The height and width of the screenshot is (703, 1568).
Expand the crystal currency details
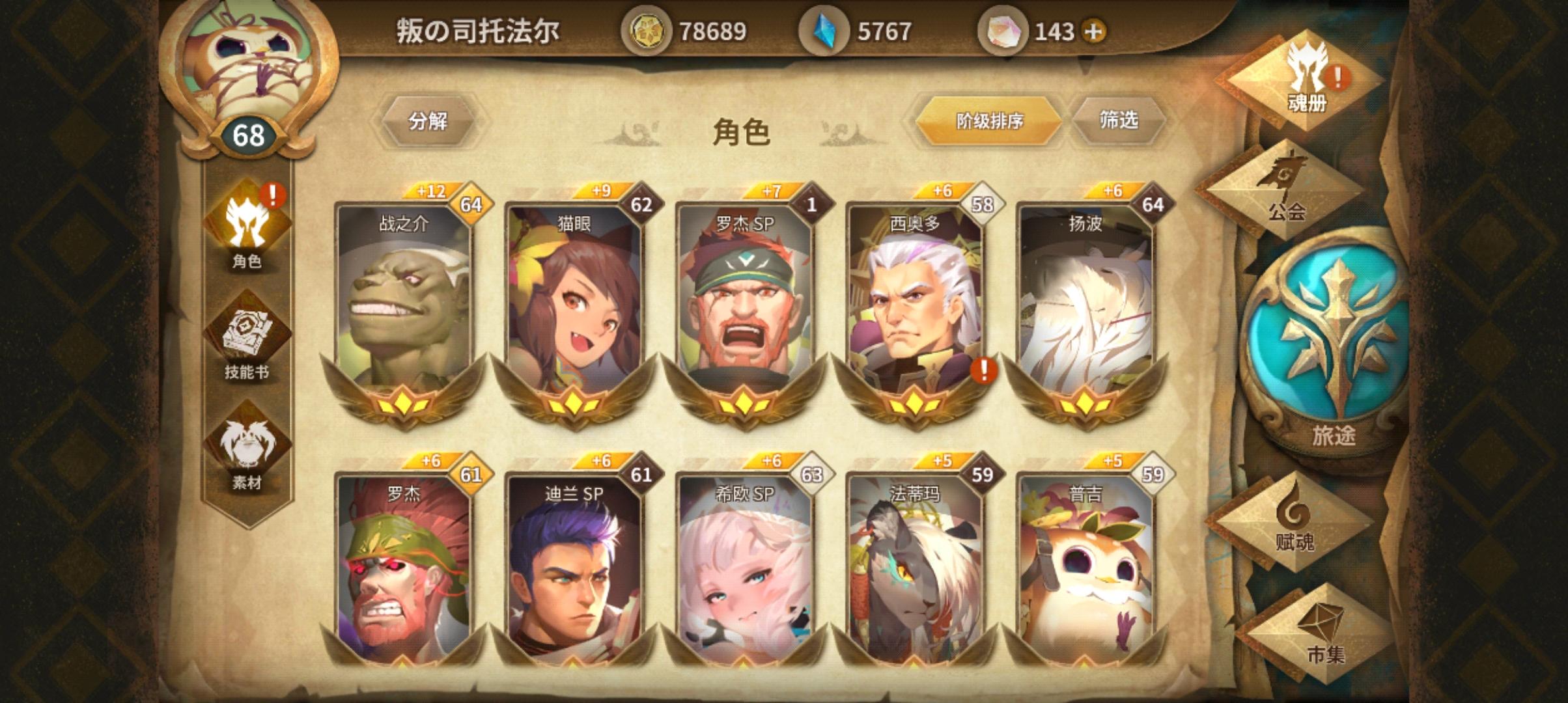[822, 29]
